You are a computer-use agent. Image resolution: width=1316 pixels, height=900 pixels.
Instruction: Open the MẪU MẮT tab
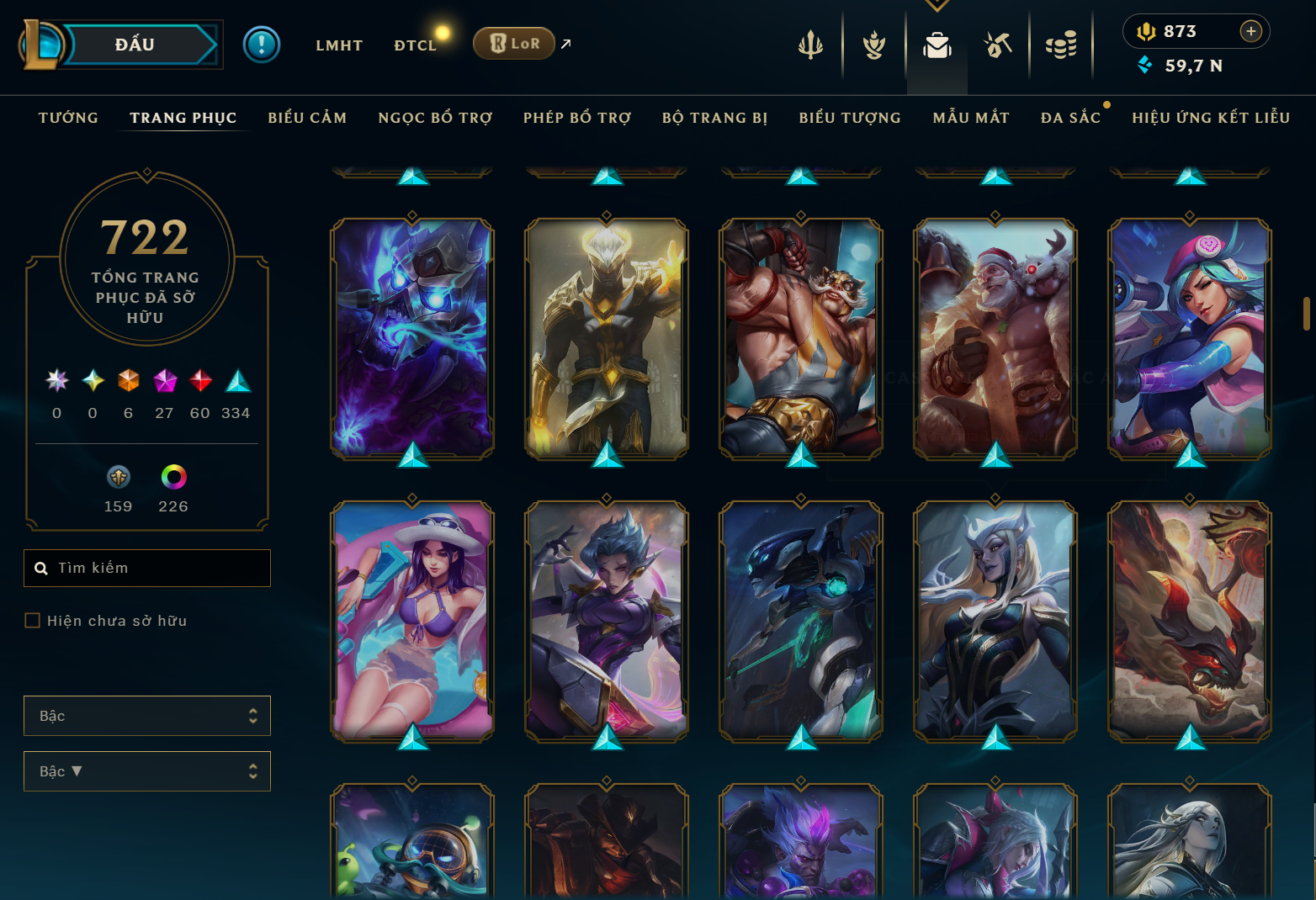(971, 118)
